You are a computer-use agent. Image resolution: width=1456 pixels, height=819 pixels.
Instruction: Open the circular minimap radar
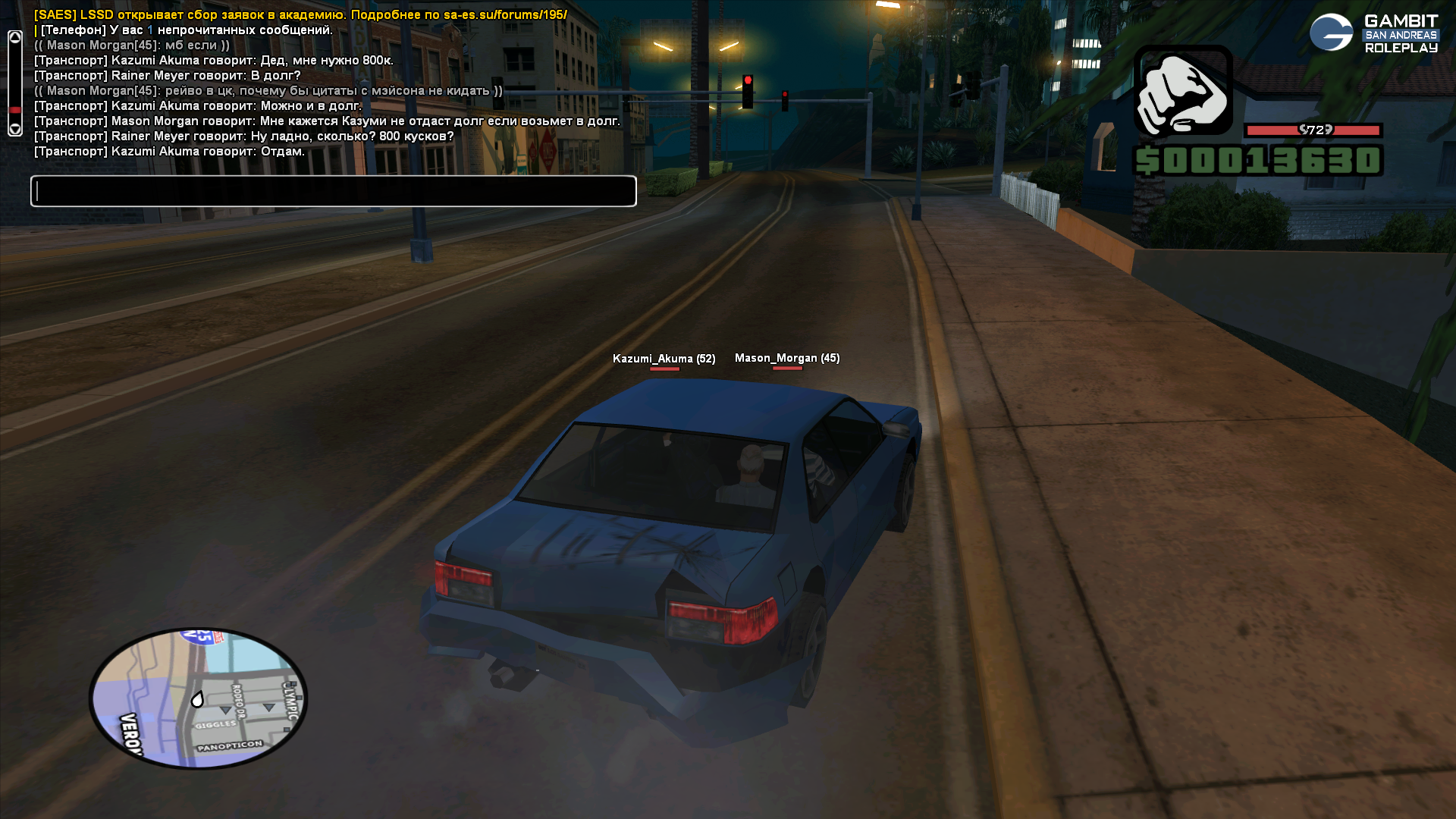coord(199,698)
